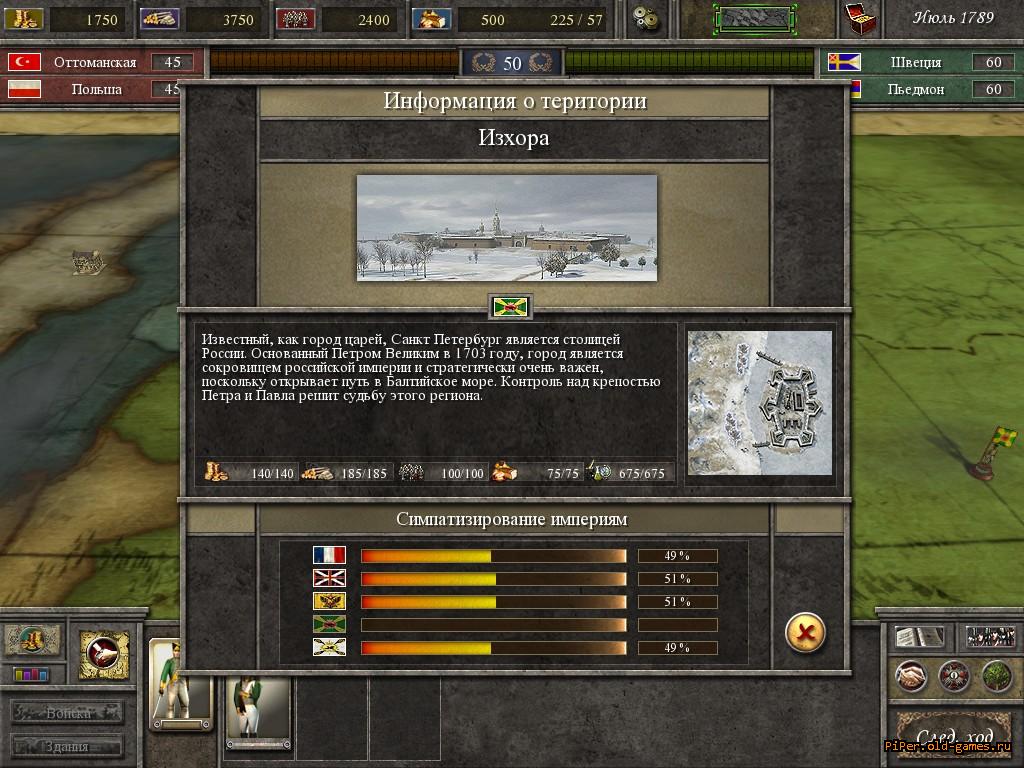Close the territory information panel
1024x768 pixels.
click(x=805, y=632)
